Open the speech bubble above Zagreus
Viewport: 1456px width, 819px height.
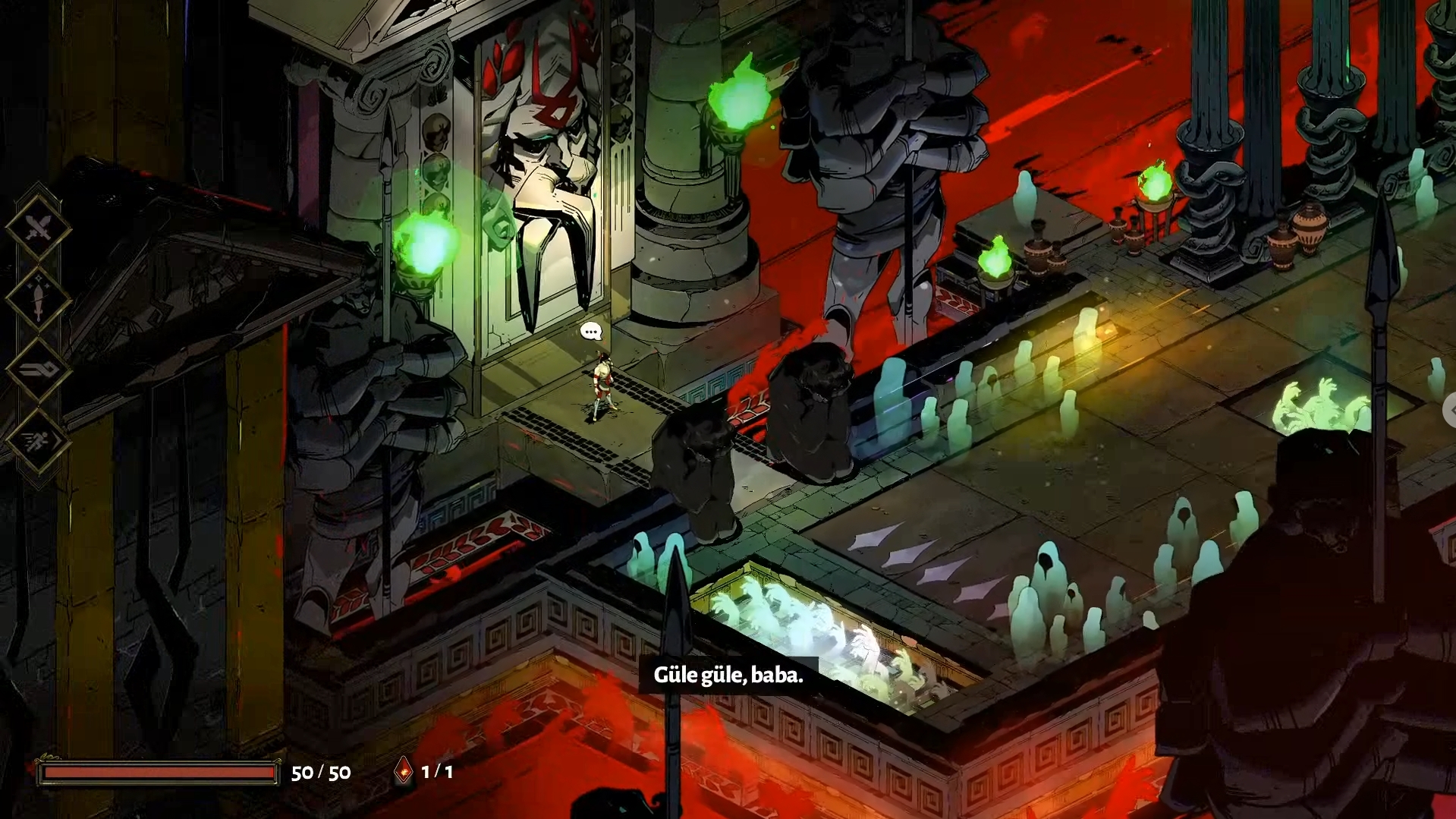tap(591, 331)
